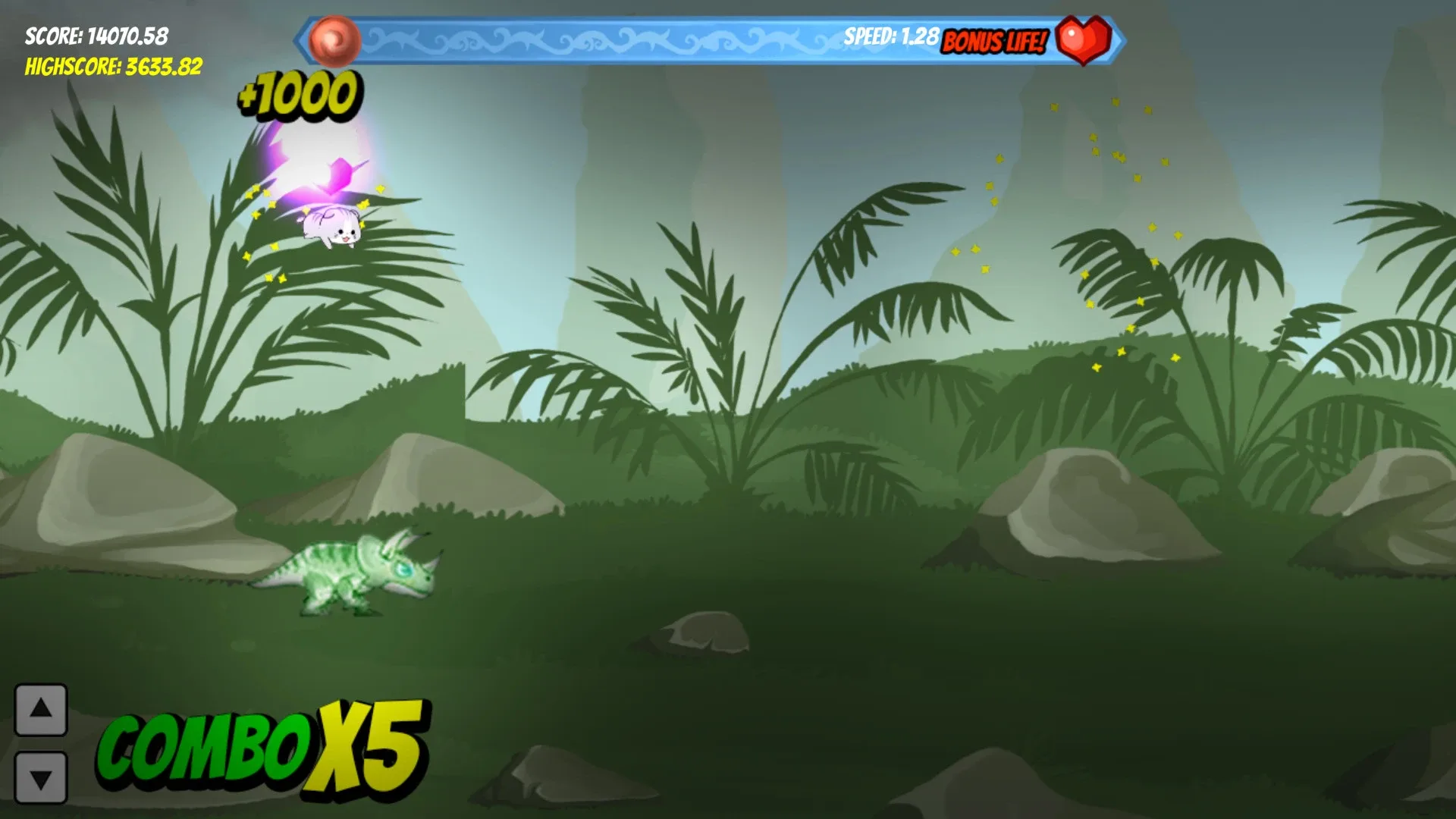Viewport: 1456px width, 819px height.
Task: Click the +1000 score popup
Action: [296, 95]
